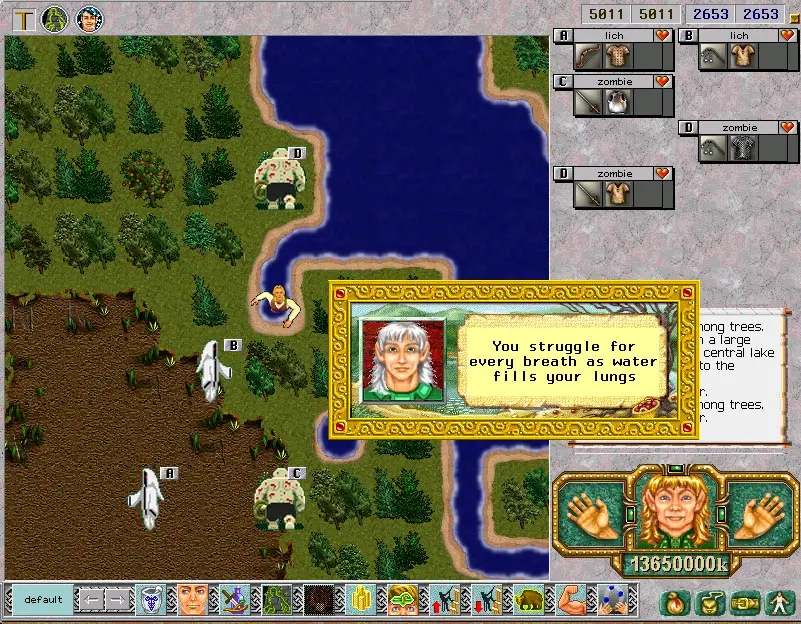Click lich B's flail weapon slot
The image size is (801, 624).
pos(712,56)
